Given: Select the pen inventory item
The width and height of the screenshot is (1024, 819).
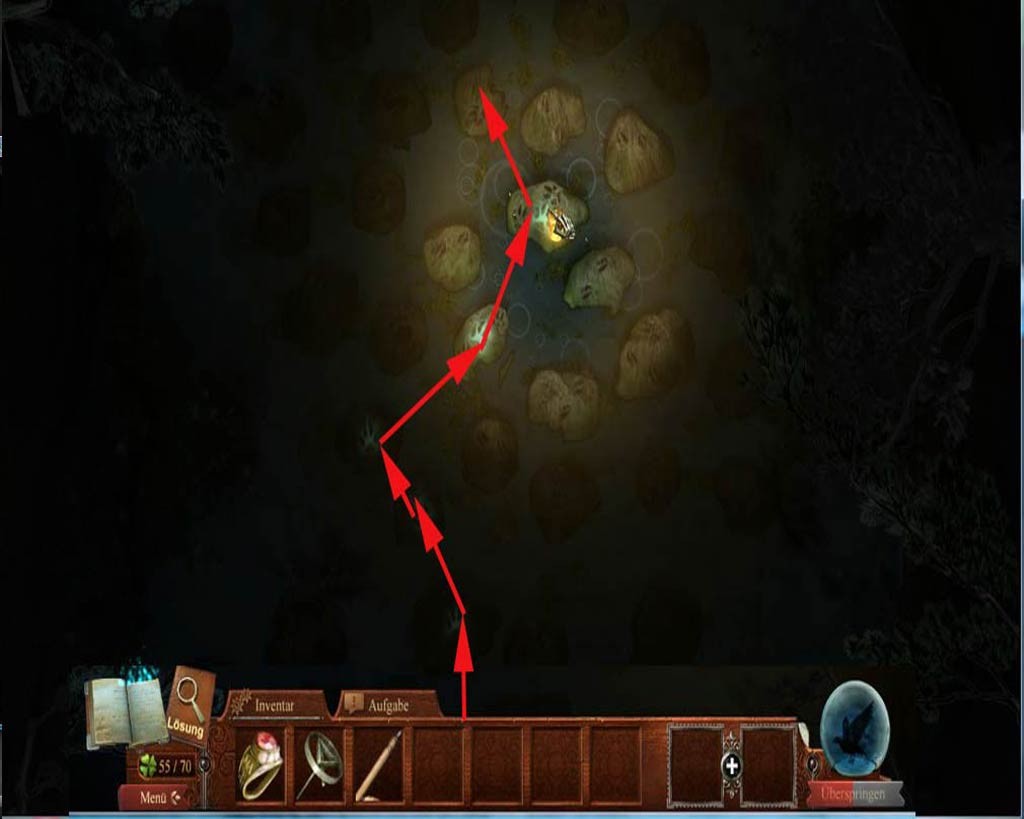Looking at the screenshot, I should [x=379, y=766].
